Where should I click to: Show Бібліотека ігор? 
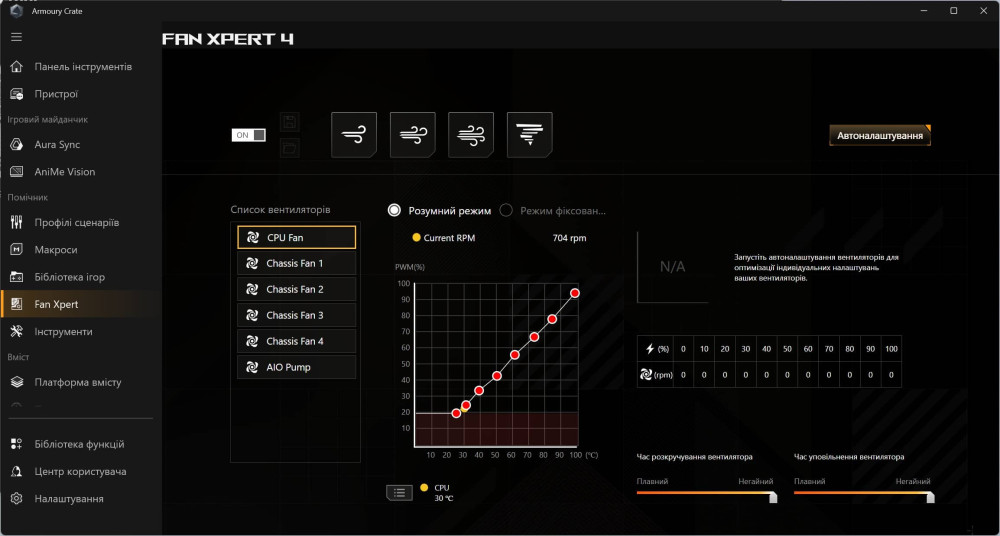(69, 277)
